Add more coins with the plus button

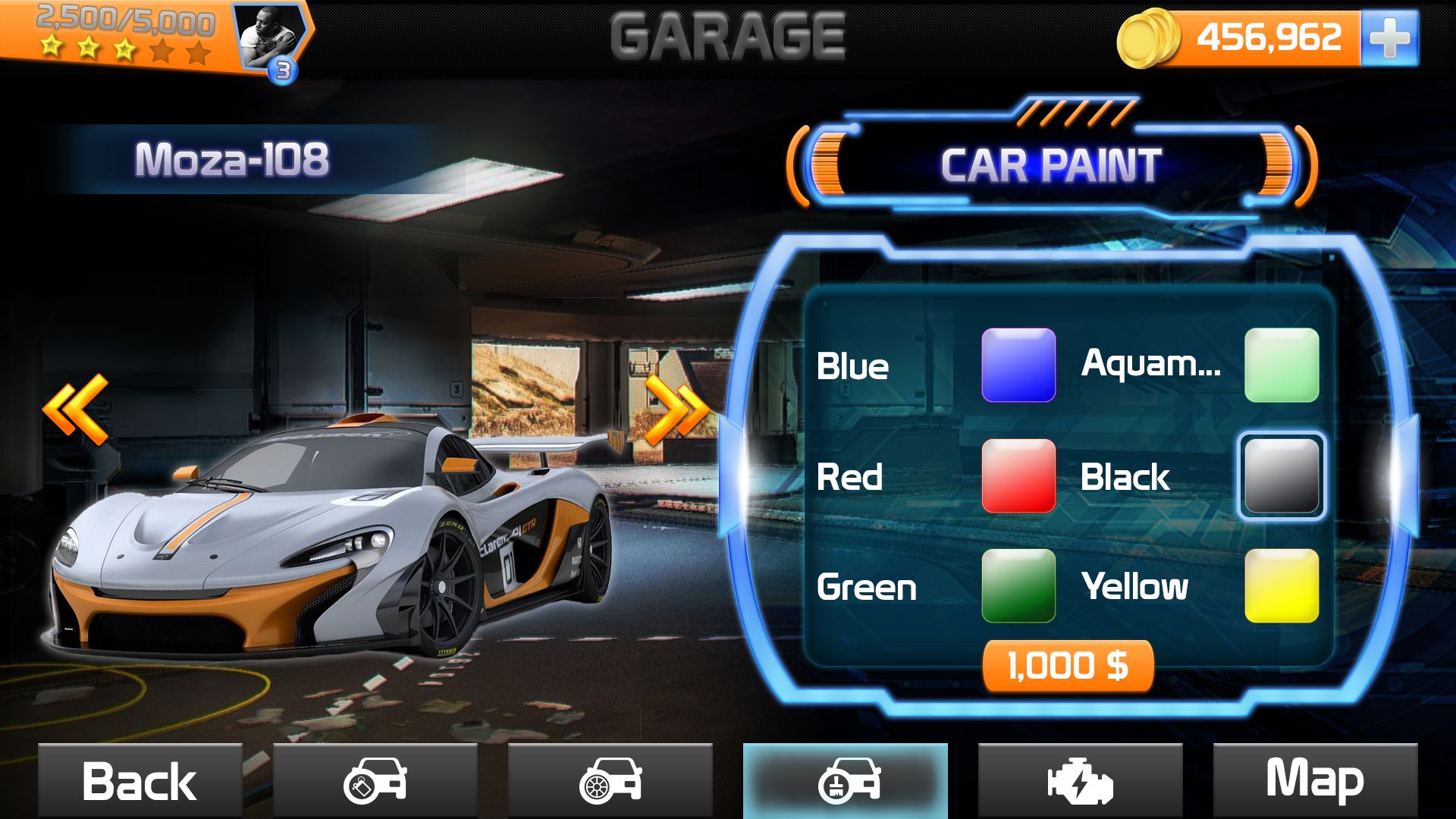1389,38
